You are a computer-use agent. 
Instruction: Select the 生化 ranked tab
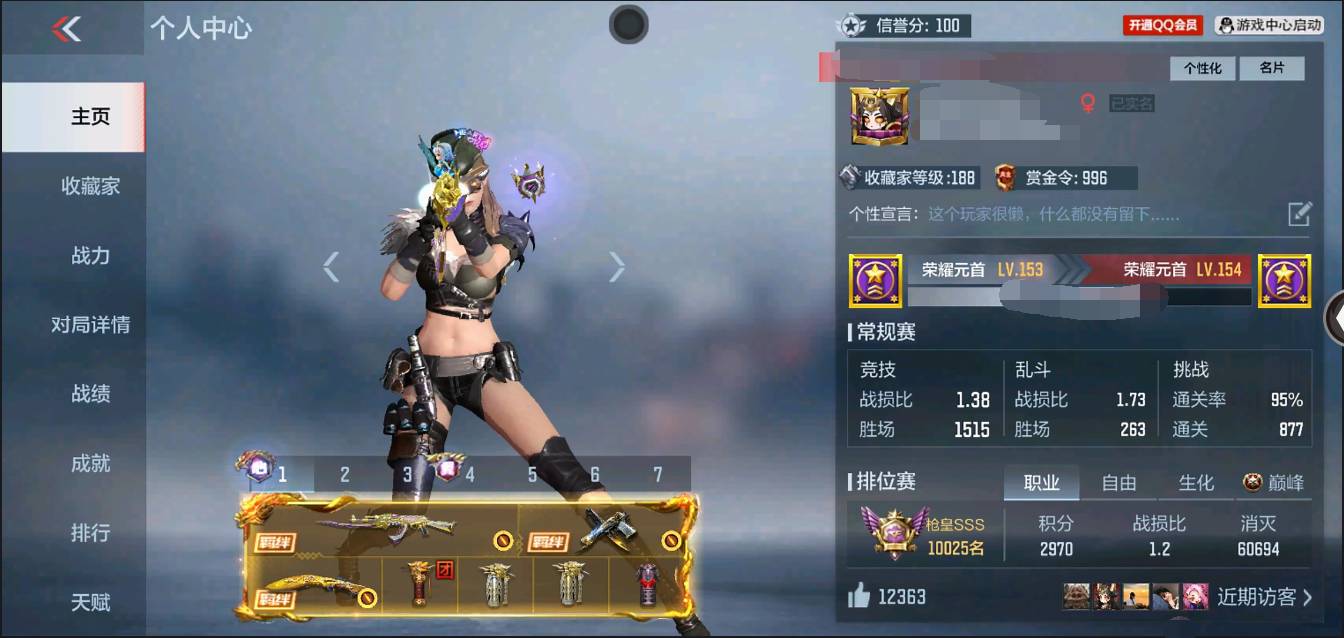tap(1195, 483)
